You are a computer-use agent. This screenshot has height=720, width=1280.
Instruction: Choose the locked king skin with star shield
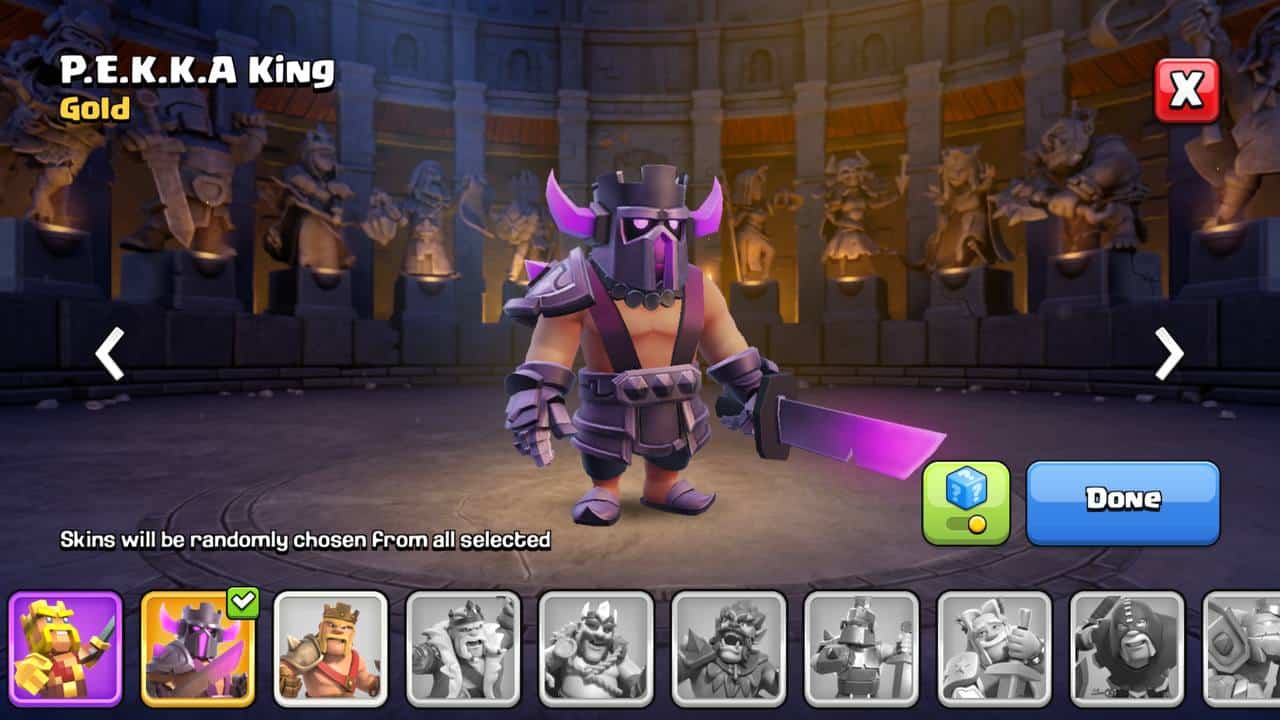[994, 649]
